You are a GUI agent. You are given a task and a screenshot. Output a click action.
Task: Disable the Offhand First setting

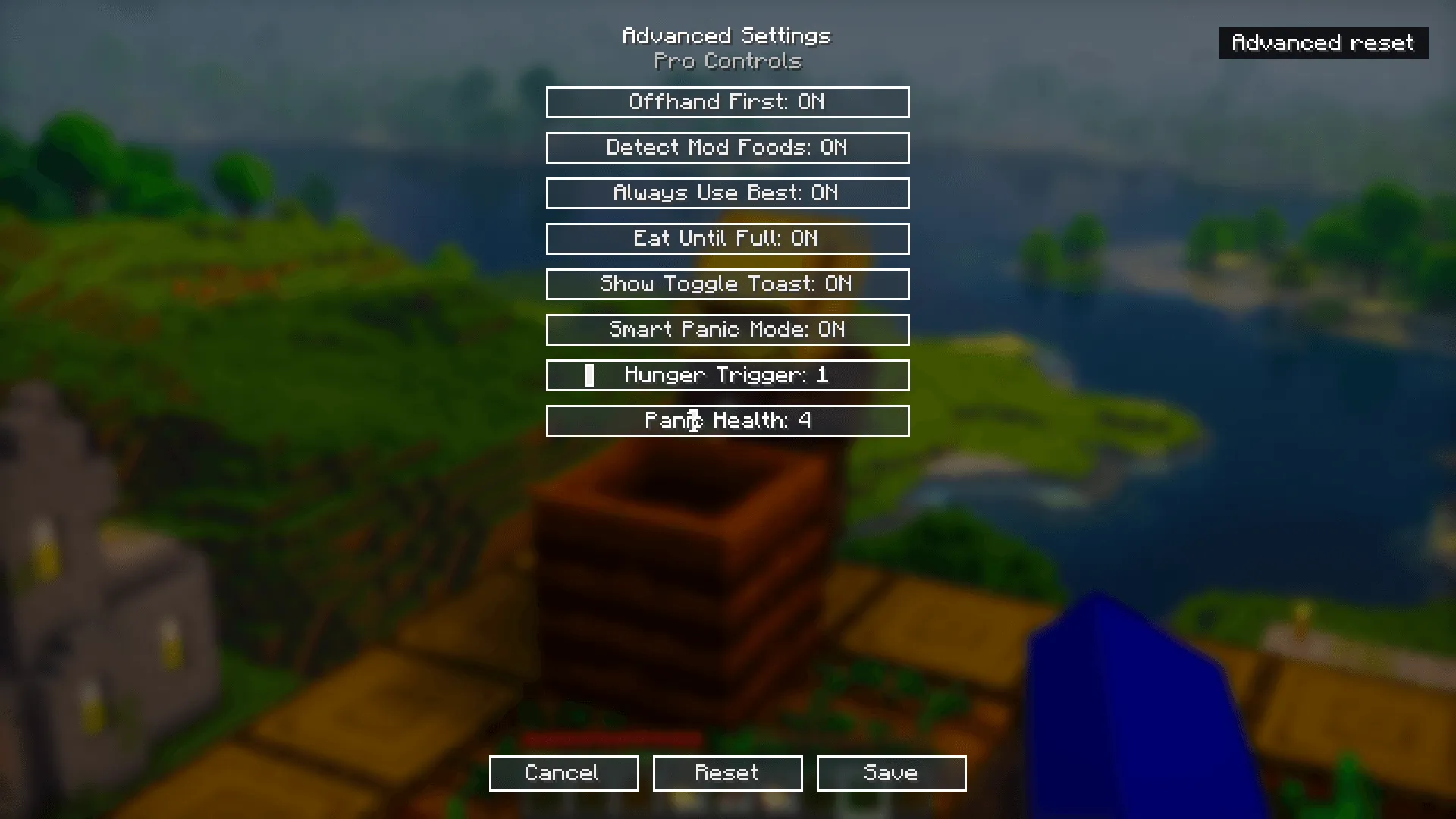[x=727, y=102]
